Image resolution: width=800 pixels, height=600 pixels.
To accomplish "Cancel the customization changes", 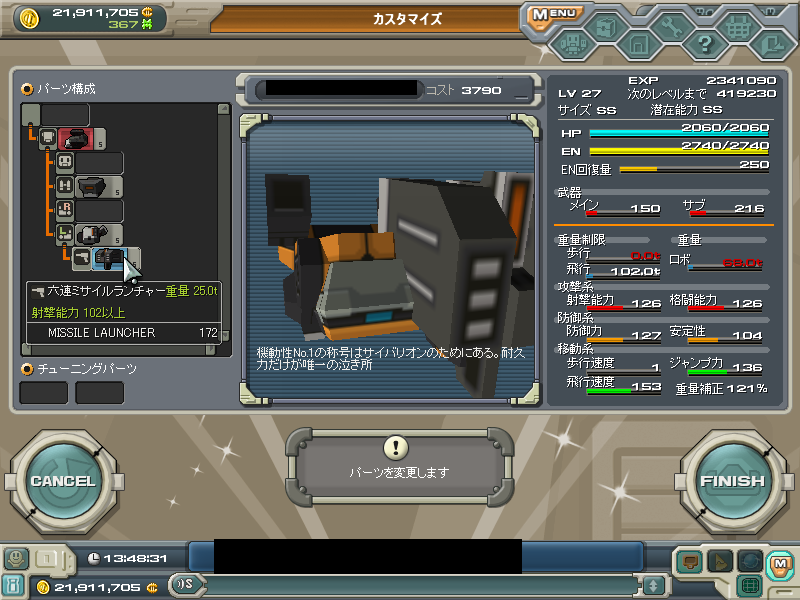I will [x=62, y=481].
